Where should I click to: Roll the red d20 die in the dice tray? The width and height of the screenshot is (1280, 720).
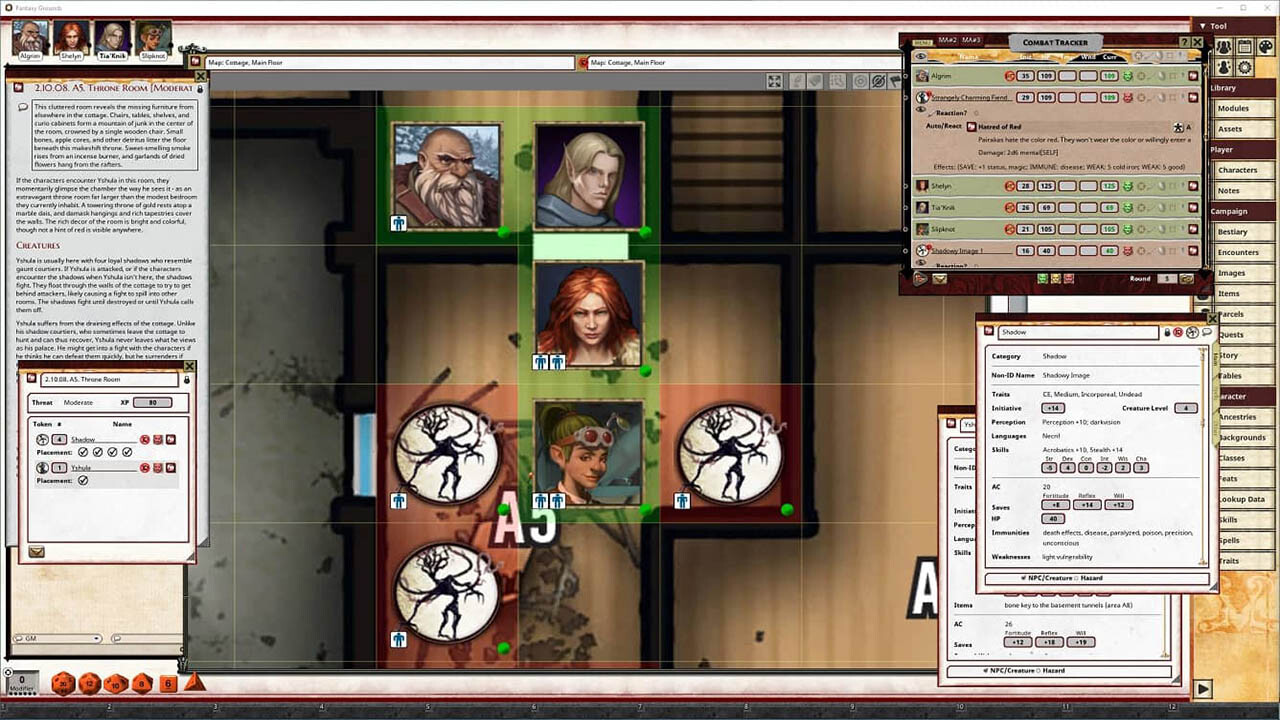pyautogui.click(x=63, y=683)
